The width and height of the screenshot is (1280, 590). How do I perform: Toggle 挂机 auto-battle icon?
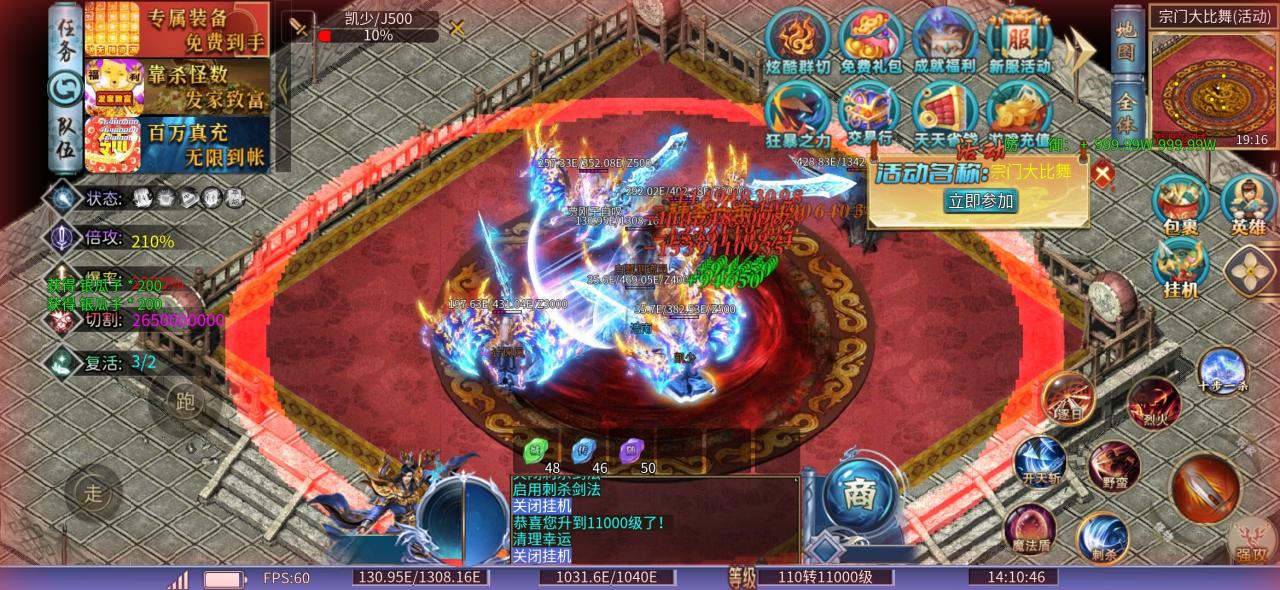(x=1180, y=268)
